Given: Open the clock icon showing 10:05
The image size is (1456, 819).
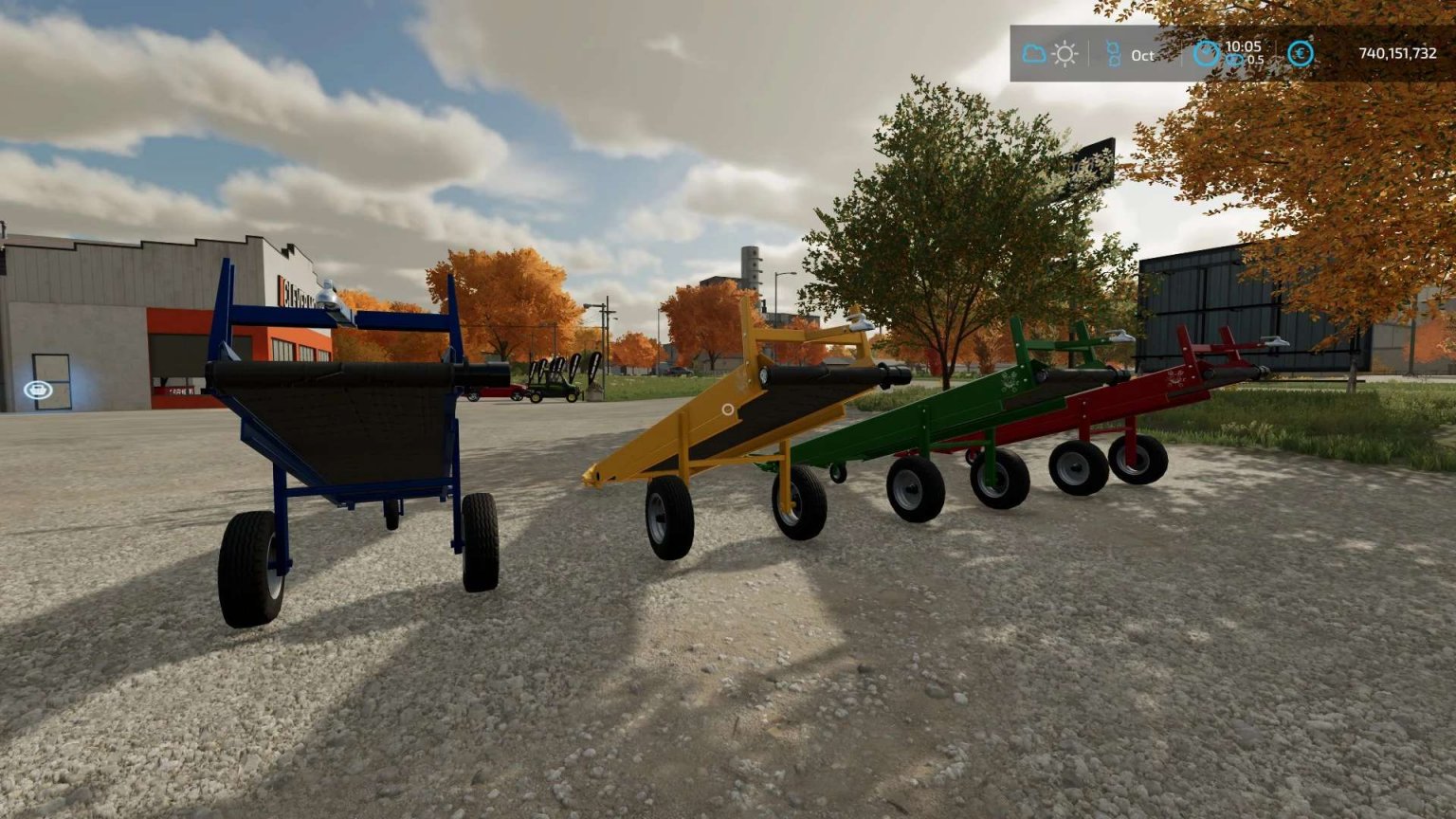Looking at the screenshot, I should [1208, 54].
